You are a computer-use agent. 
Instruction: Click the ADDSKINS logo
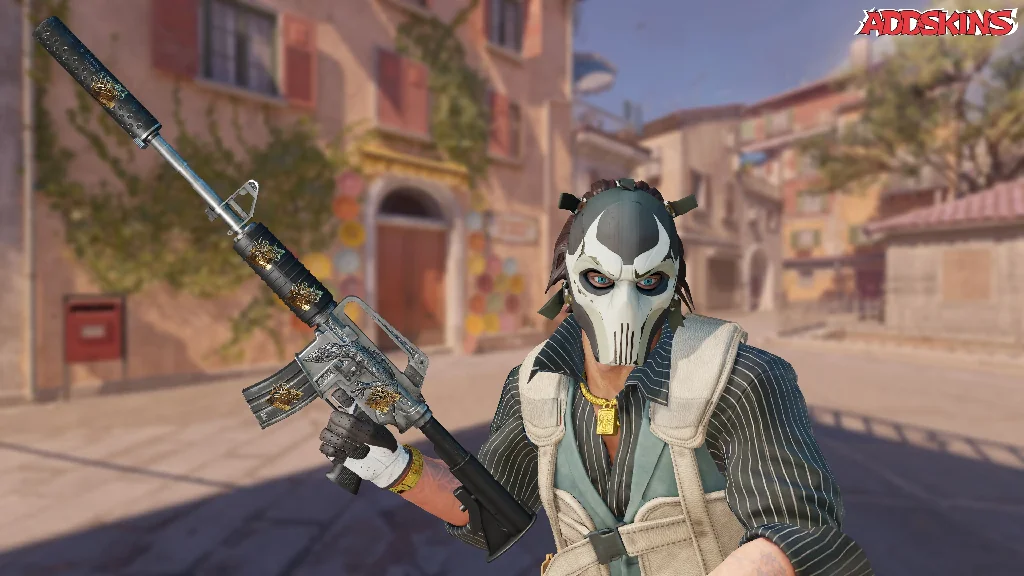click(936, 23)
